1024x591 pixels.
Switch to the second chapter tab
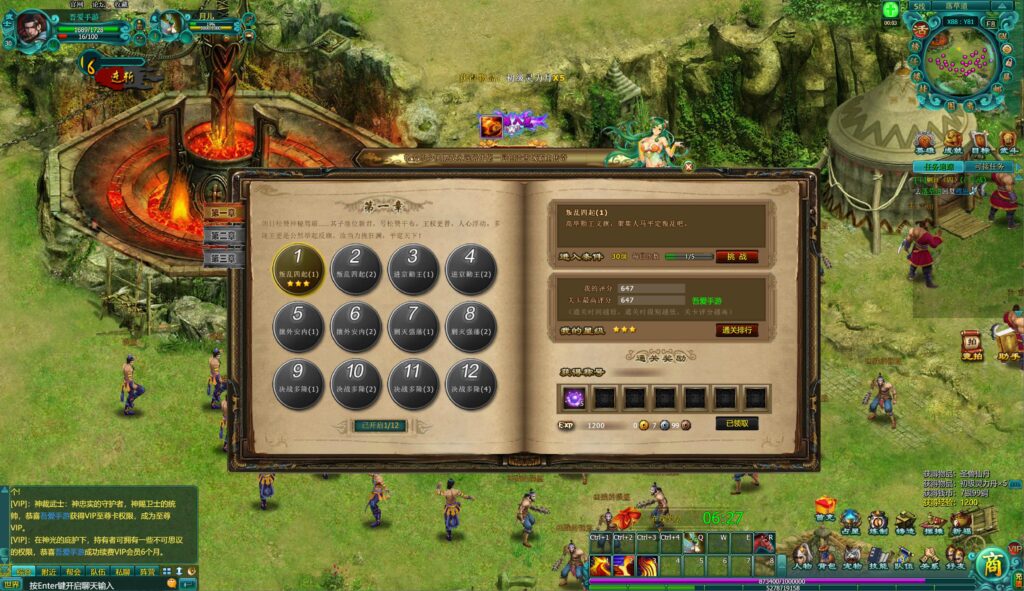point(221,236)
